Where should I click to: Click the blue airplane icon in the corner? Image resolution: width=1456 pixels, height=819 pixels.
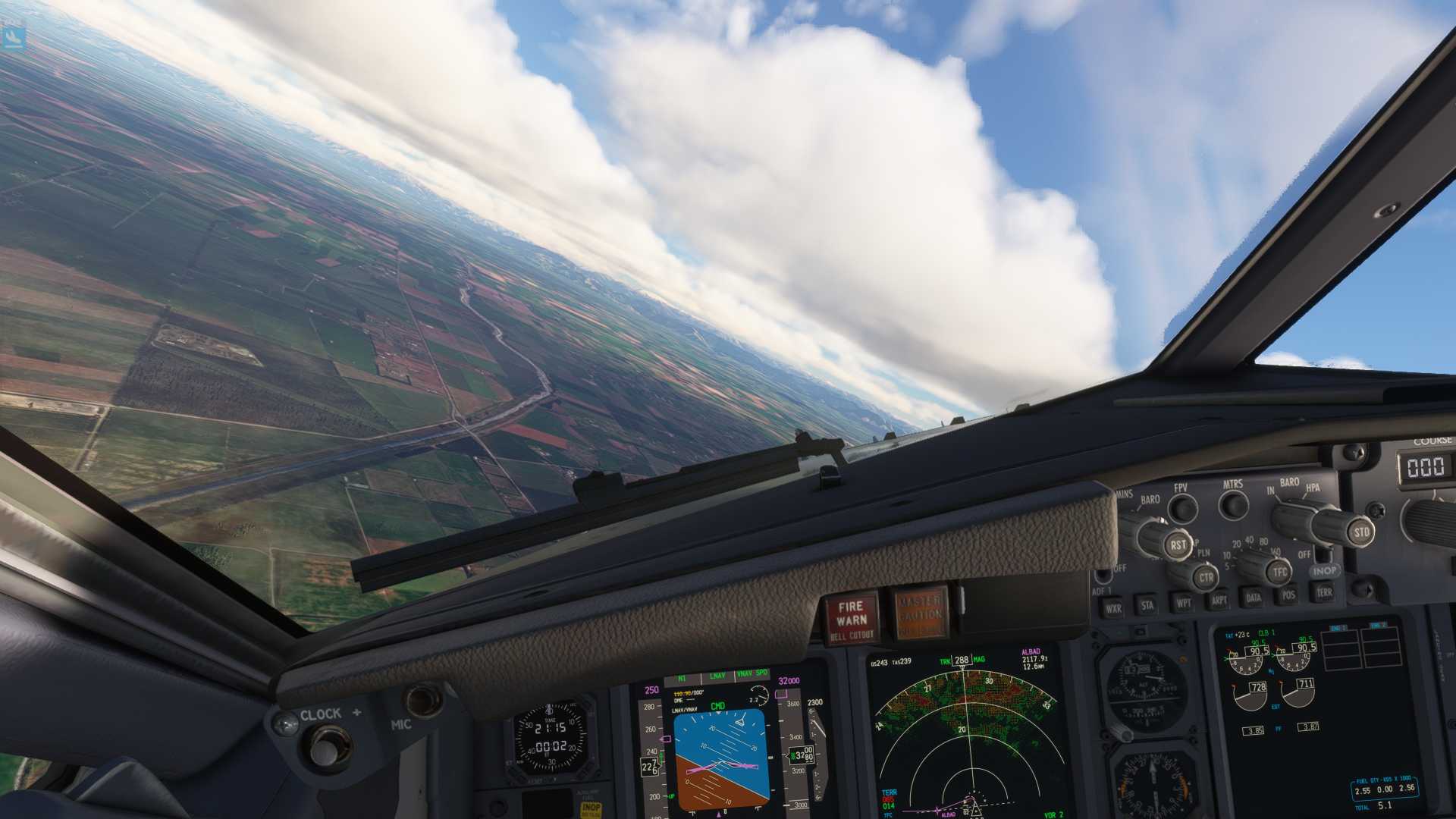[x=14, y=36]
